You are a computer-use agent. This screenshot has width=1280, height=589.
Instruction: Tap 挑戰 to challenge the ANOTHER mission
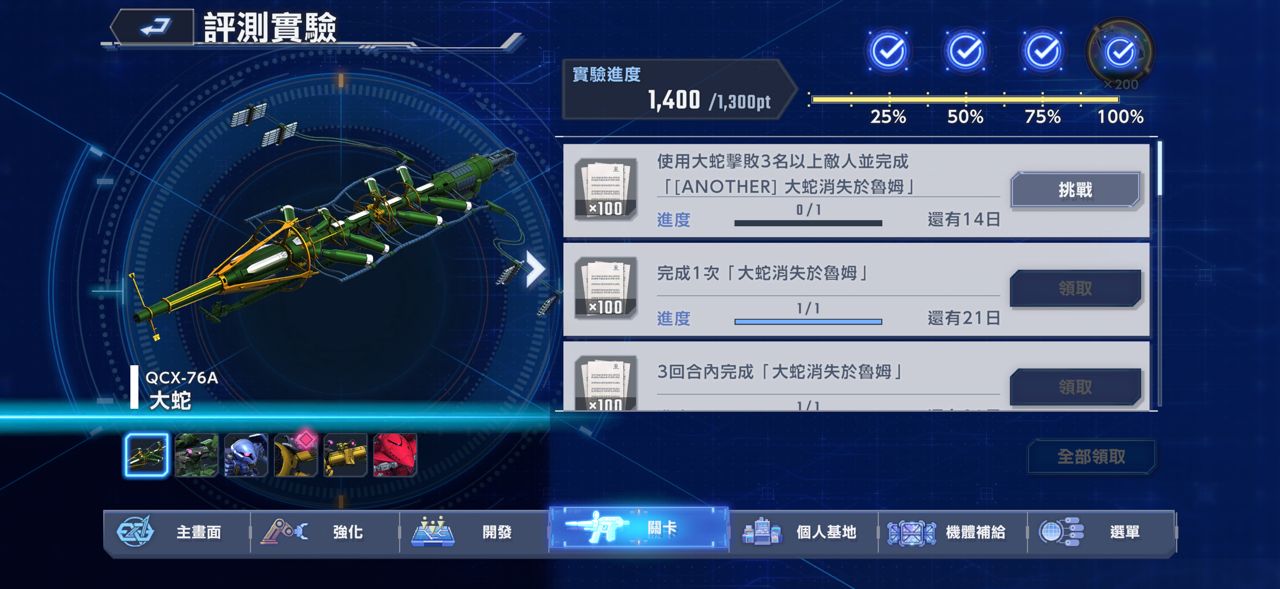click(x=1075, y=190)
